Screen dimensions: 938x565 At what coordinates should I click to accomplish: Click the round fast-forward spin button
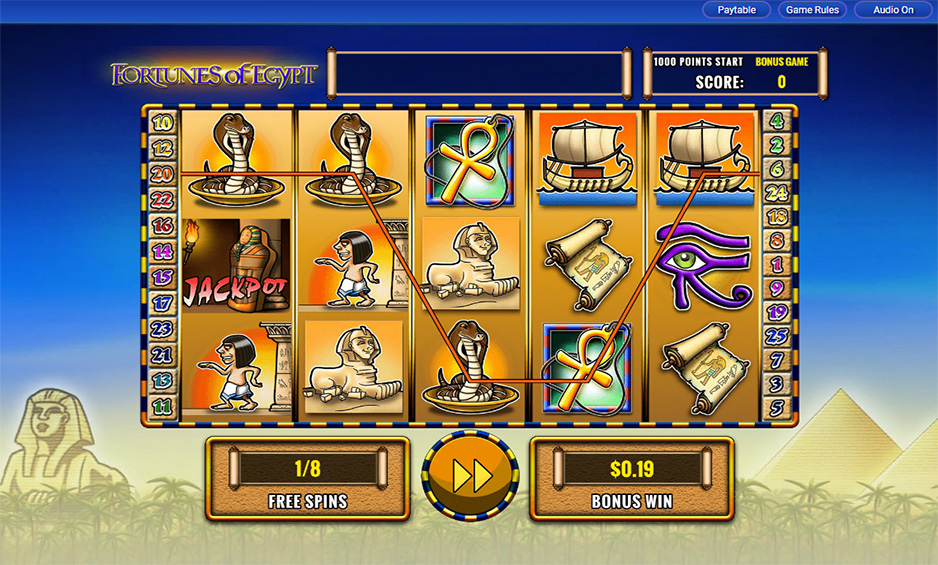tap(472, 476)
